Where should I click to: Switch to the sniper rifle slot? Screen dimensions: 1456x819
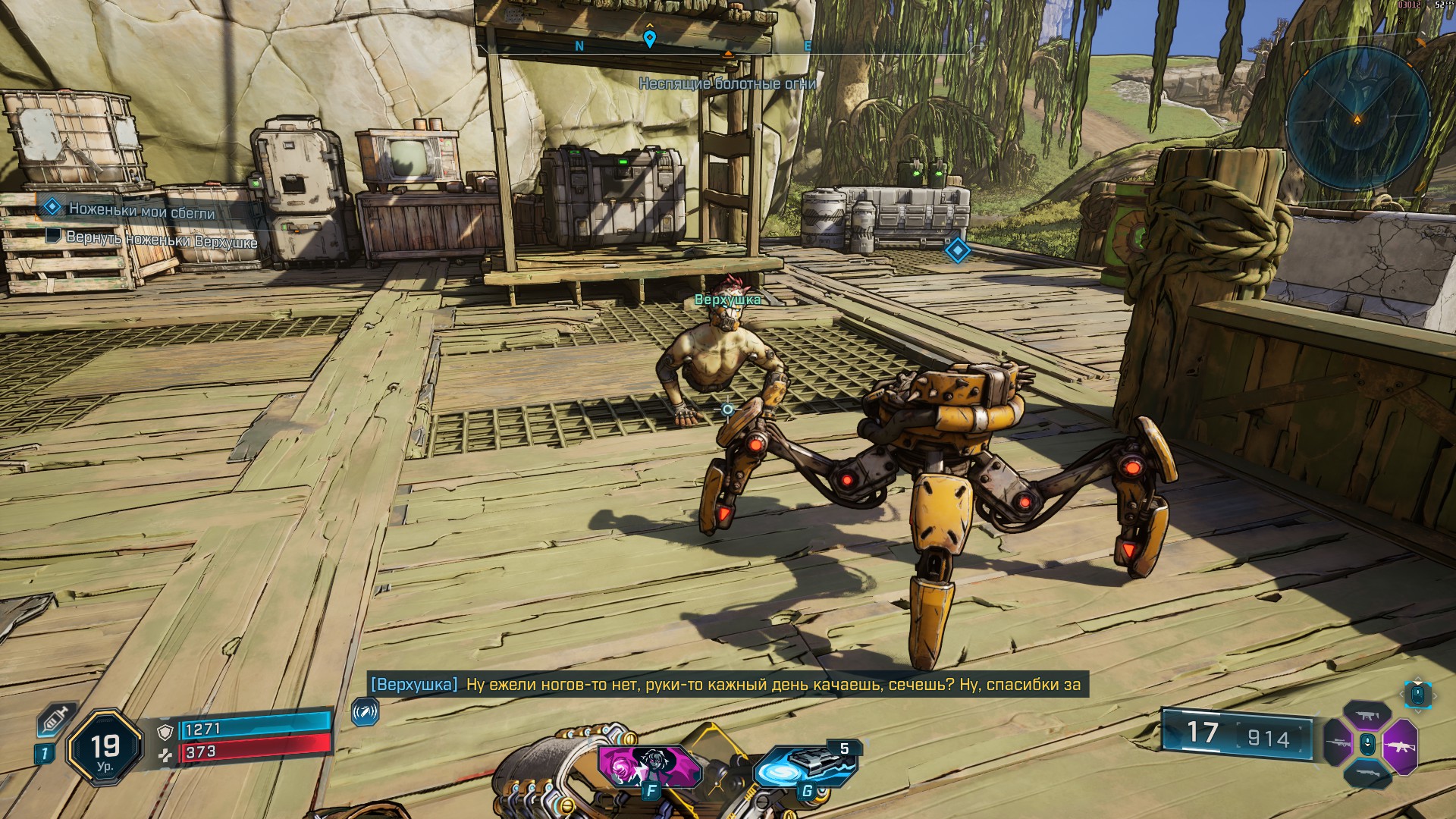pos(1337,742)
